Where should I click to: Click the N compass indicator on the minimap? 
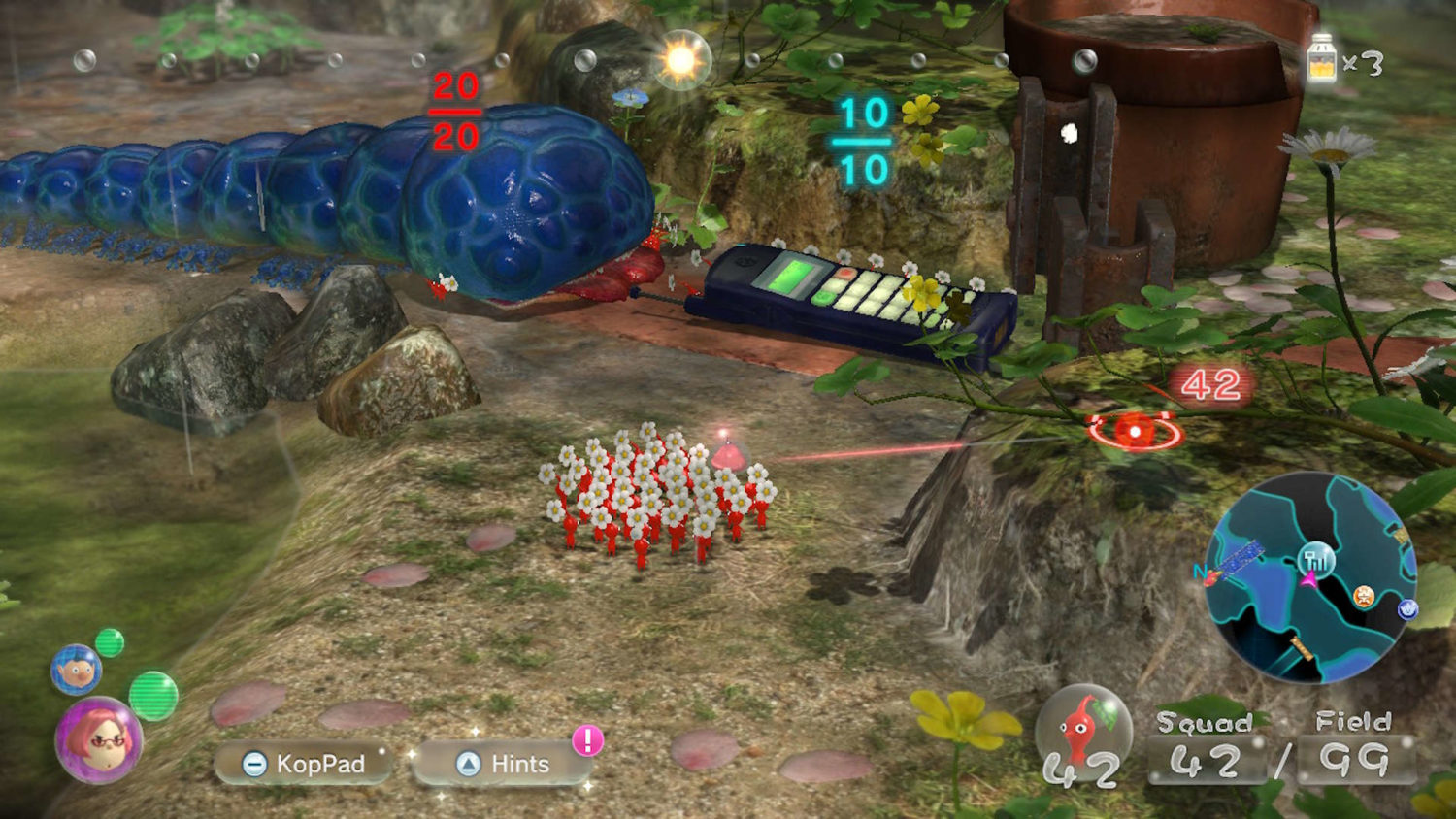point(1202,573)
